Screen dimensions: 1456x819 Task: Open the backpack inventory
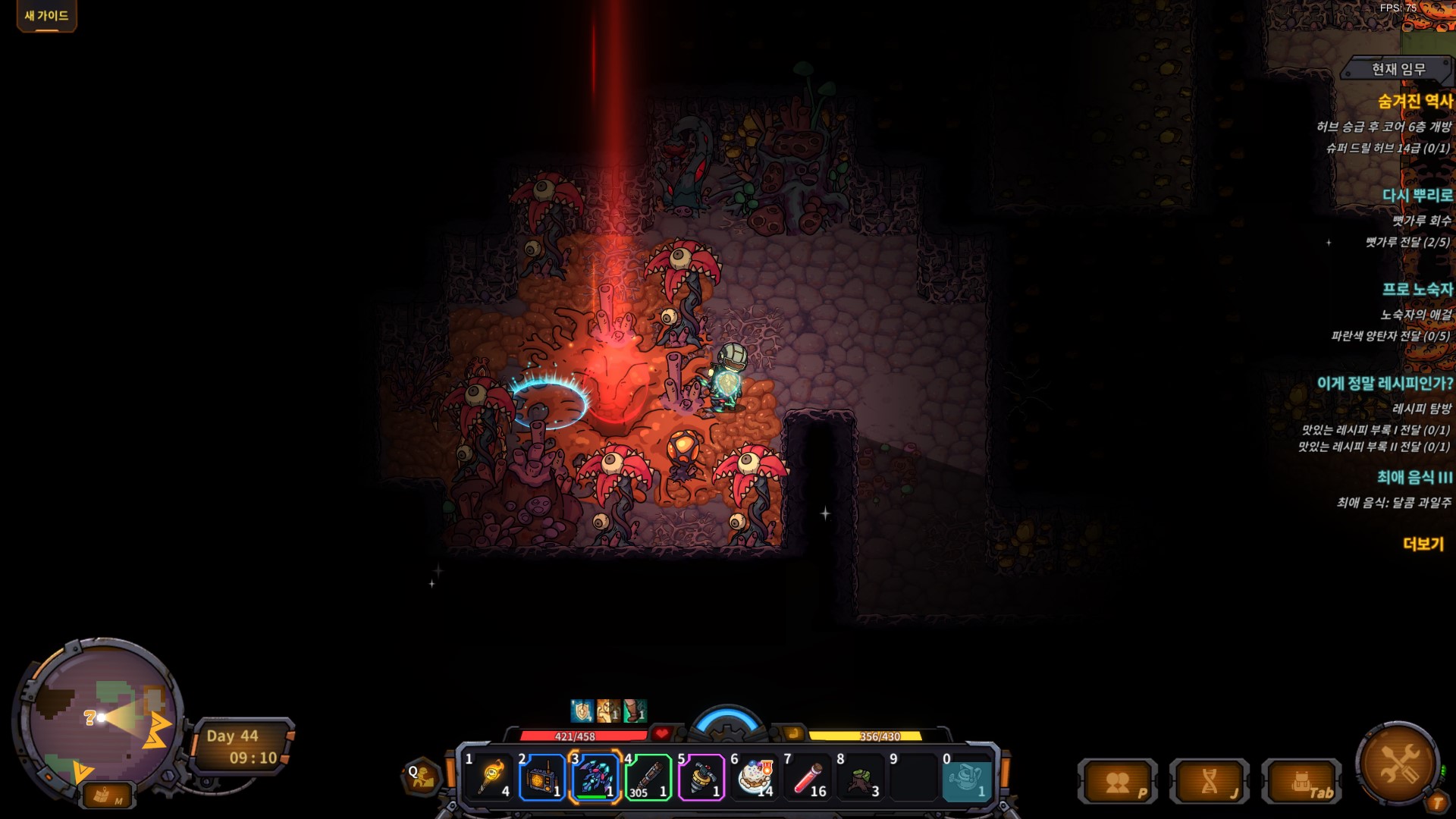point(1301,782)
